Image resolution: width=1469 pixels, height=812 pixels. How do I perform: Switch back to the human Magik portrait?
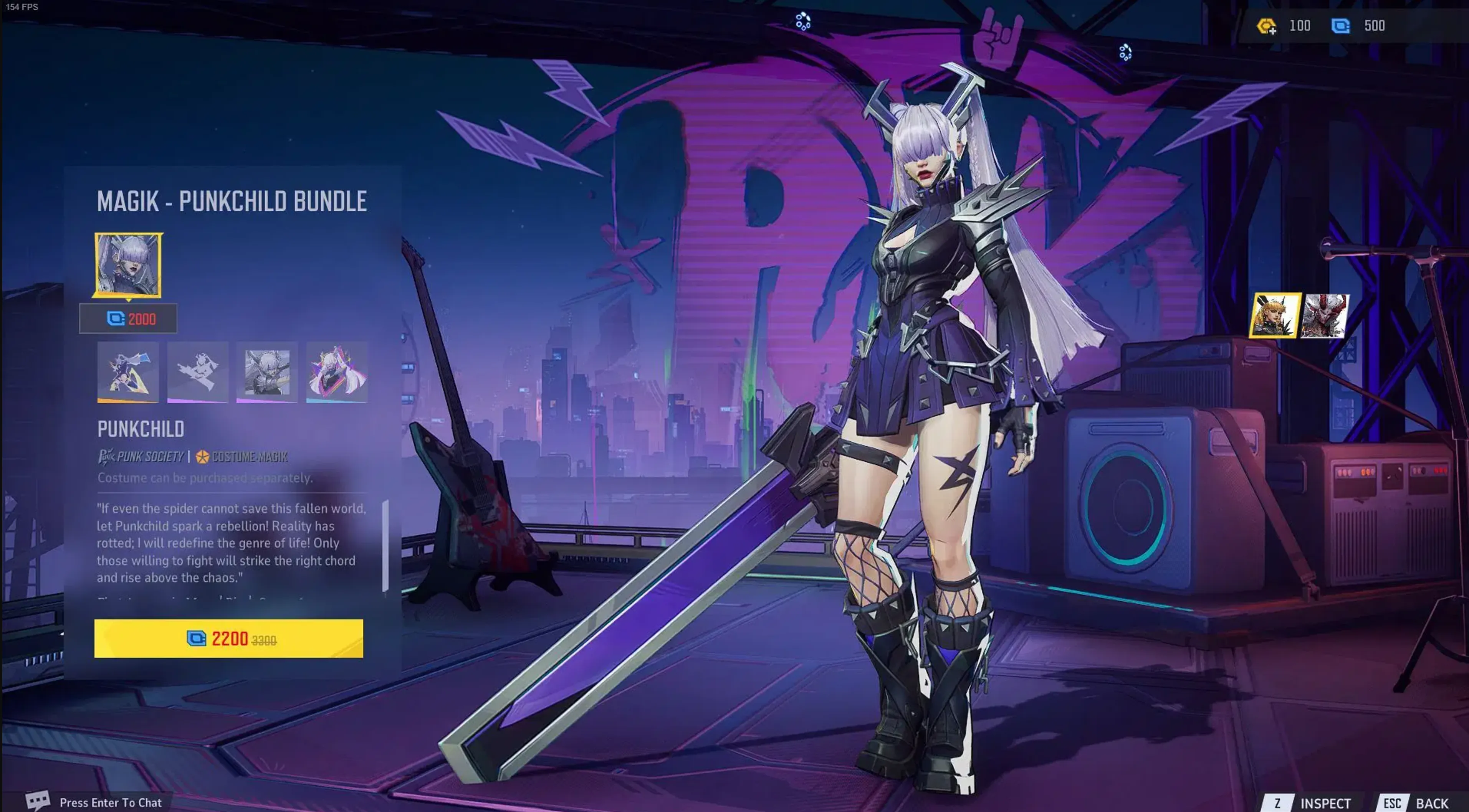[1276, 315]
